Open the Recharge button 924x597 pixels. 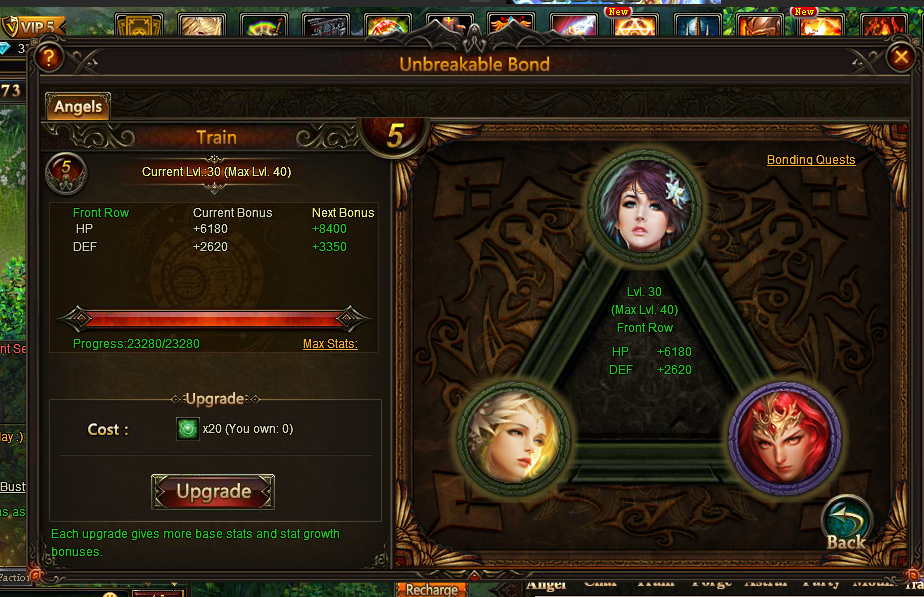(x=432, y=589)
